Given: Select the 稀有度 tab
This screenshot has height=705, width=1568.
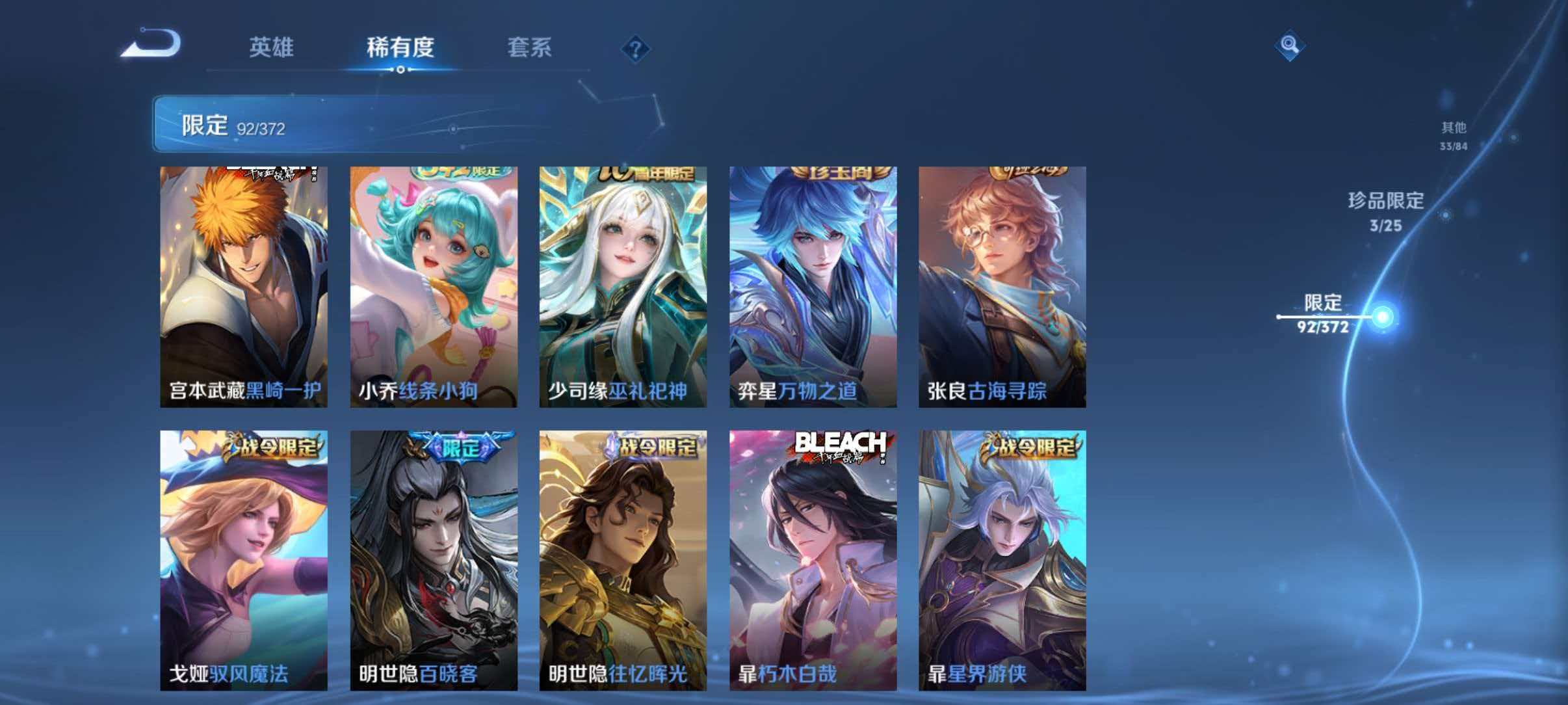Looking at the screenshot, I should tap(402, 47).
